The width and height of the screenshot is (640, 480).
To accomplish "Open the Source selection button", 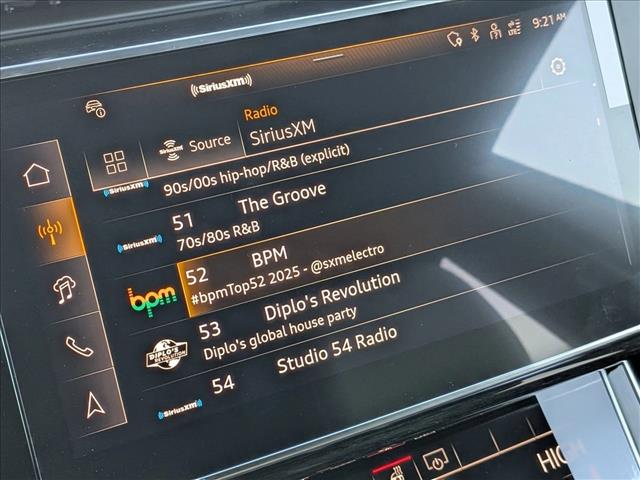I will (x=196, y=146).
